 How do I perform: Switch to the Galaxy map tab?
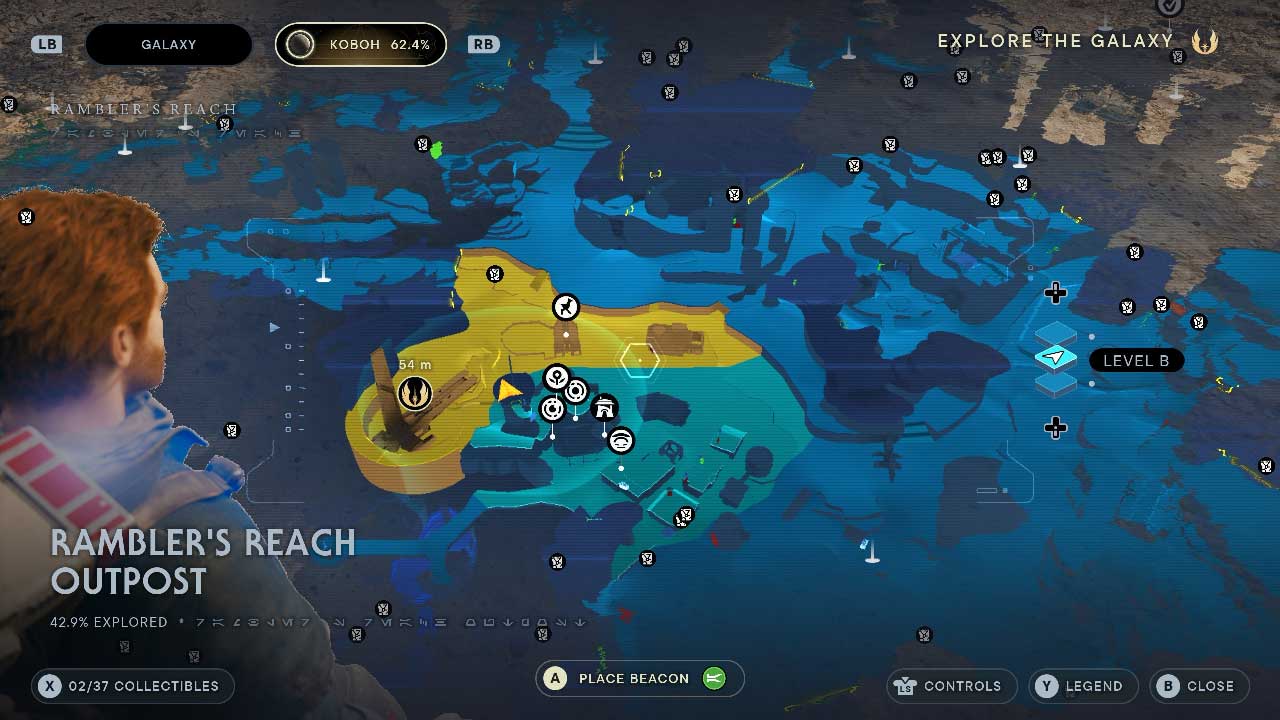point(168,45)
